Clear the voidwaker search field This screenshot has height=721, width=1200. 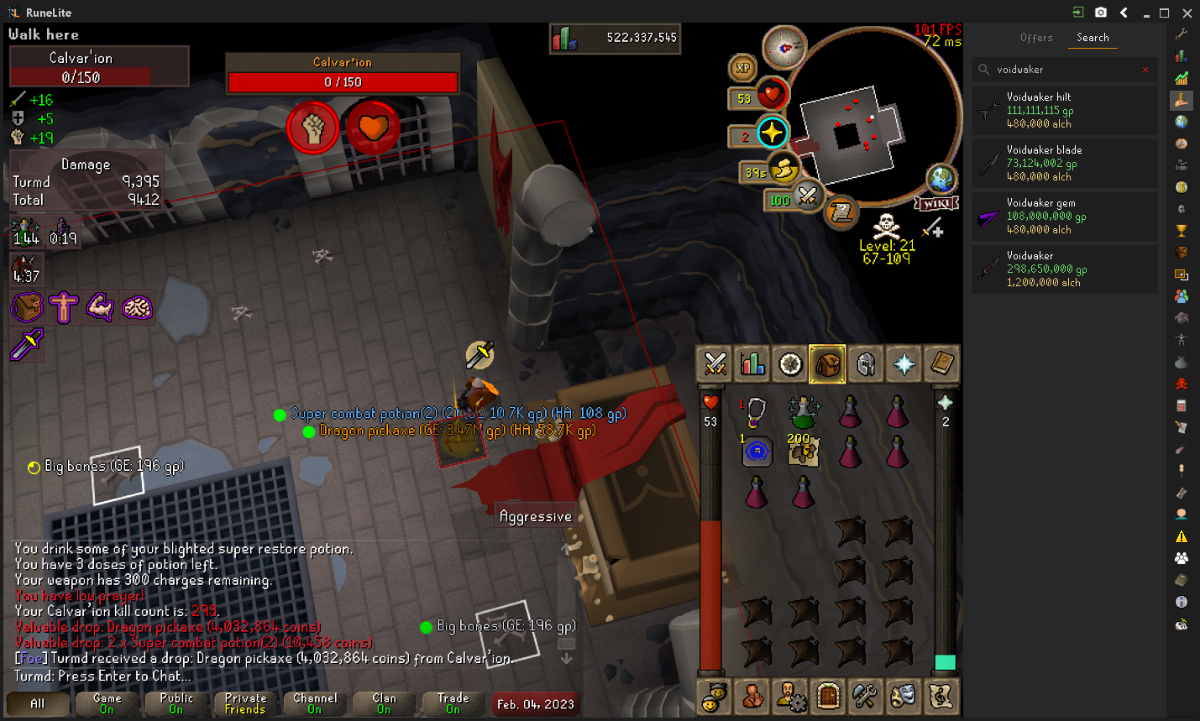[1146, 70]
